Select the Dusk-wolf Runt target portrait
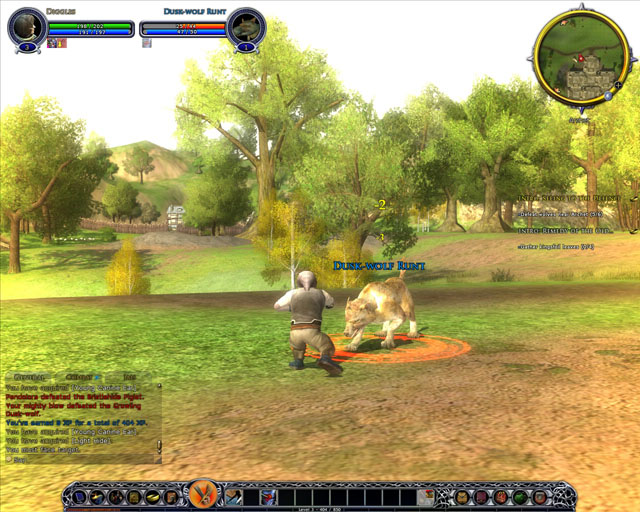Screen dimensions: 640x512 click(246, 27)
